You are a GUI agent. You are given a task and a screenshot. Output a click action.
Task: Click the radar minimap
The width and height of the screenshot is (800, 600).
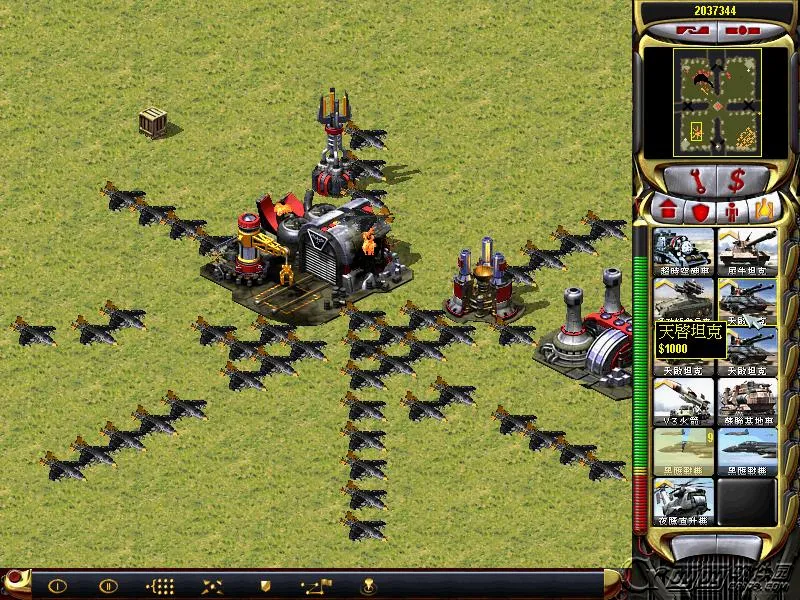pyautogui.click(x=716, y=104)
